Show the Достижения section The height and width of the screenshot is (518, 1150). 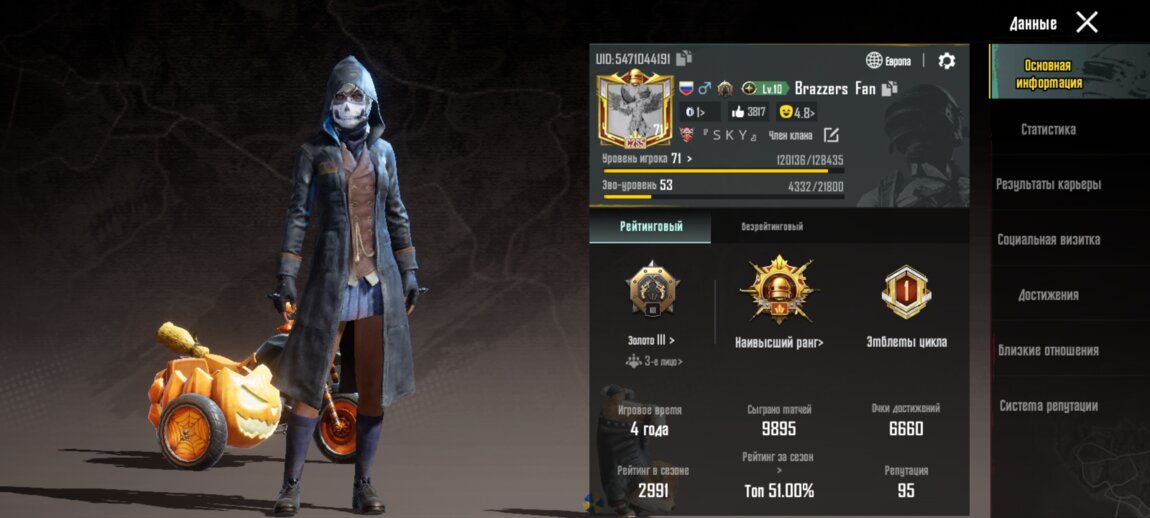coord(1048,295)
